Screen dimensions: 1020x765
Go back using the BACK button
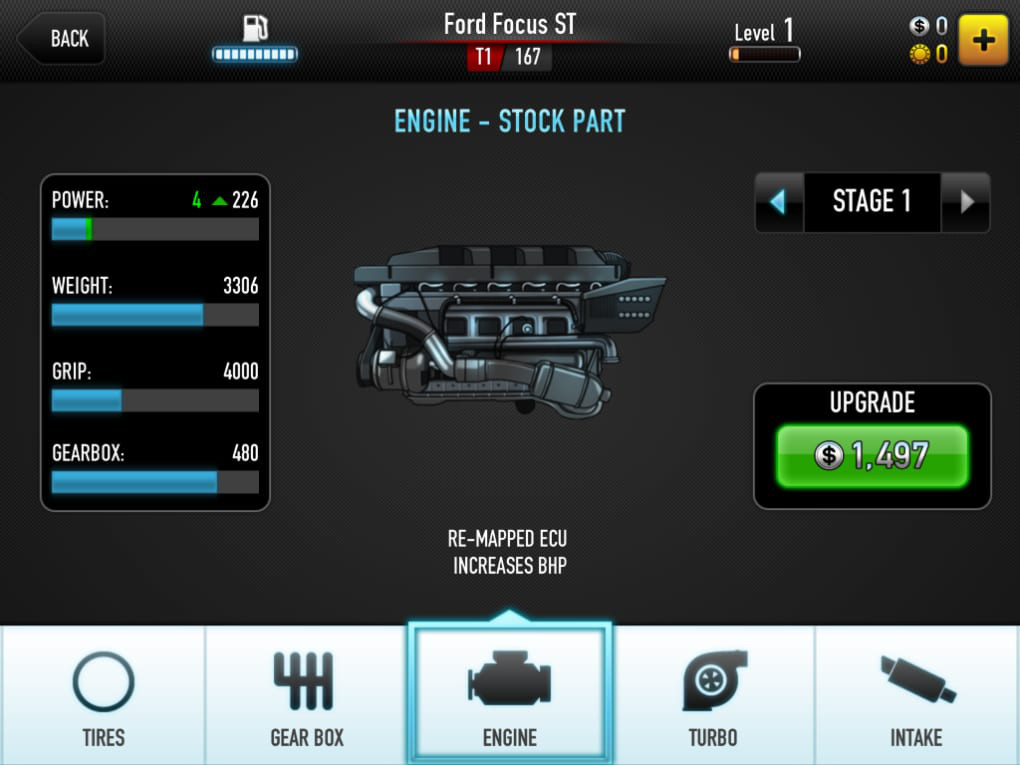pos(62,39)
